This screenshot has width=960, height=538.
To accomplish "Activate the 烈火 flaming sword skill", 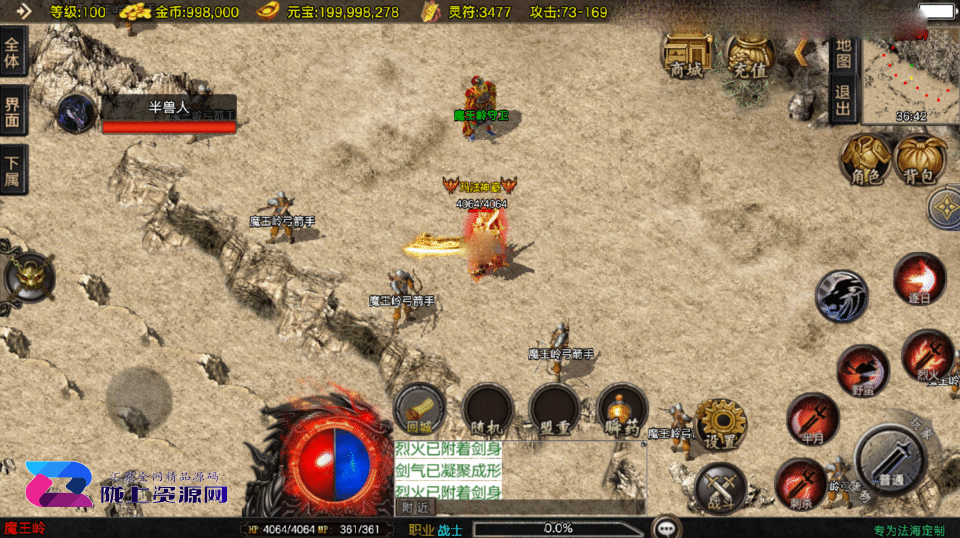I will (x=926, y=356).
